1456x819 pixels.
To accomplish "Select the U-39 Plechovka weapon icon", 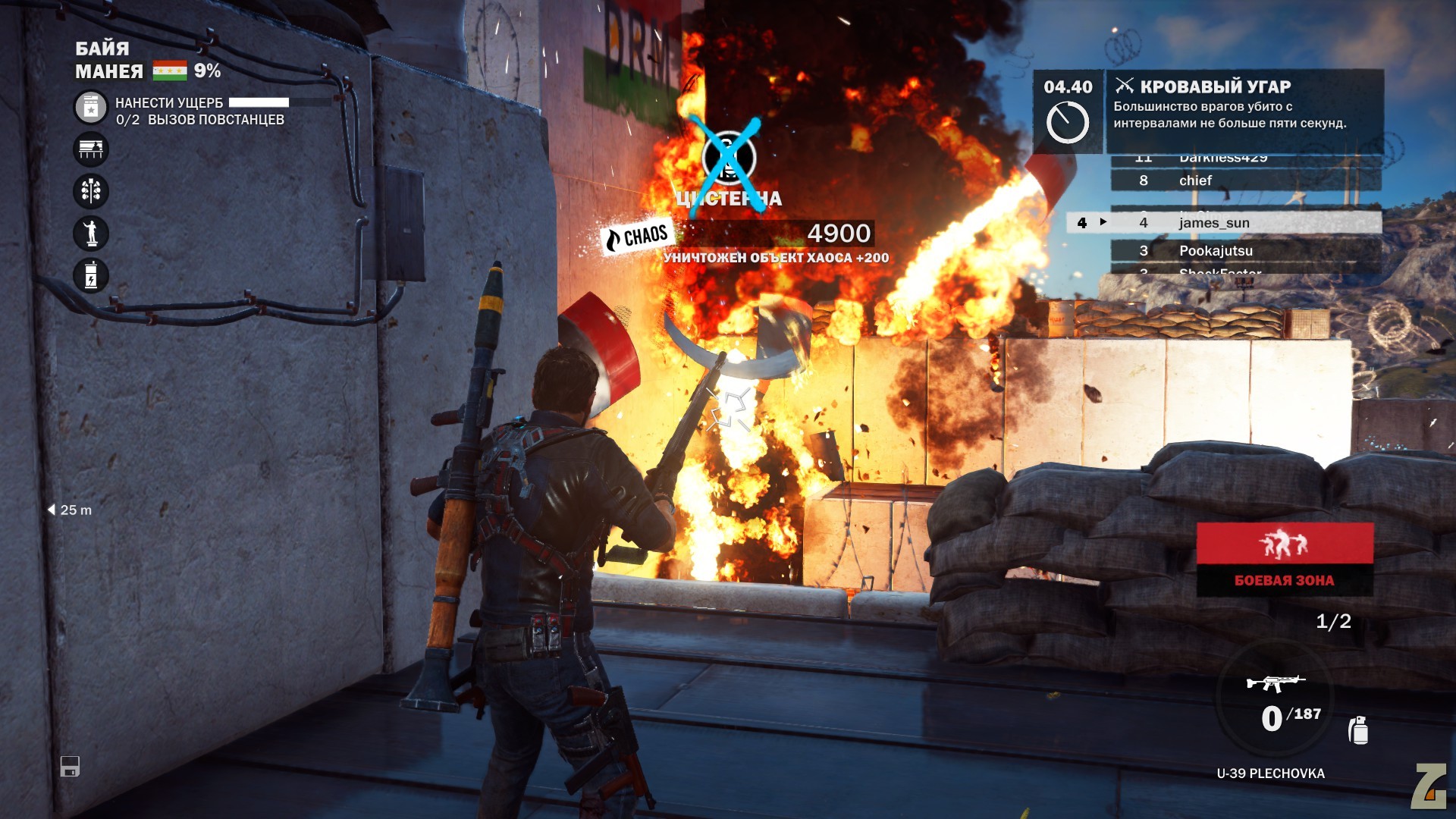I will [x=1276, y=682].
